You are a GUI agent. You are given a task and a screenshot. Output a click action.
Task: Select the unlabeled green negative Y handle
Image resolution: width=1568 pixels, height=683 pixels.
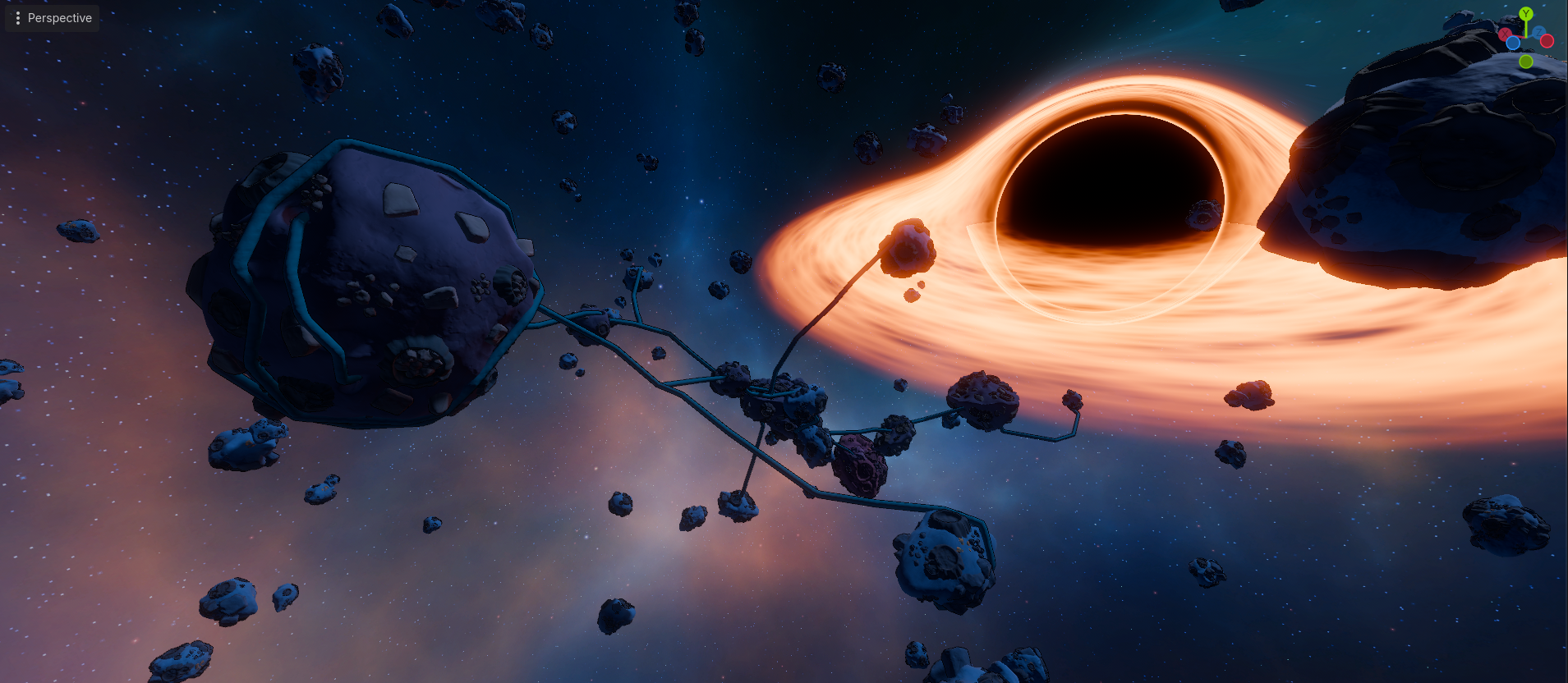(1526, 62)
